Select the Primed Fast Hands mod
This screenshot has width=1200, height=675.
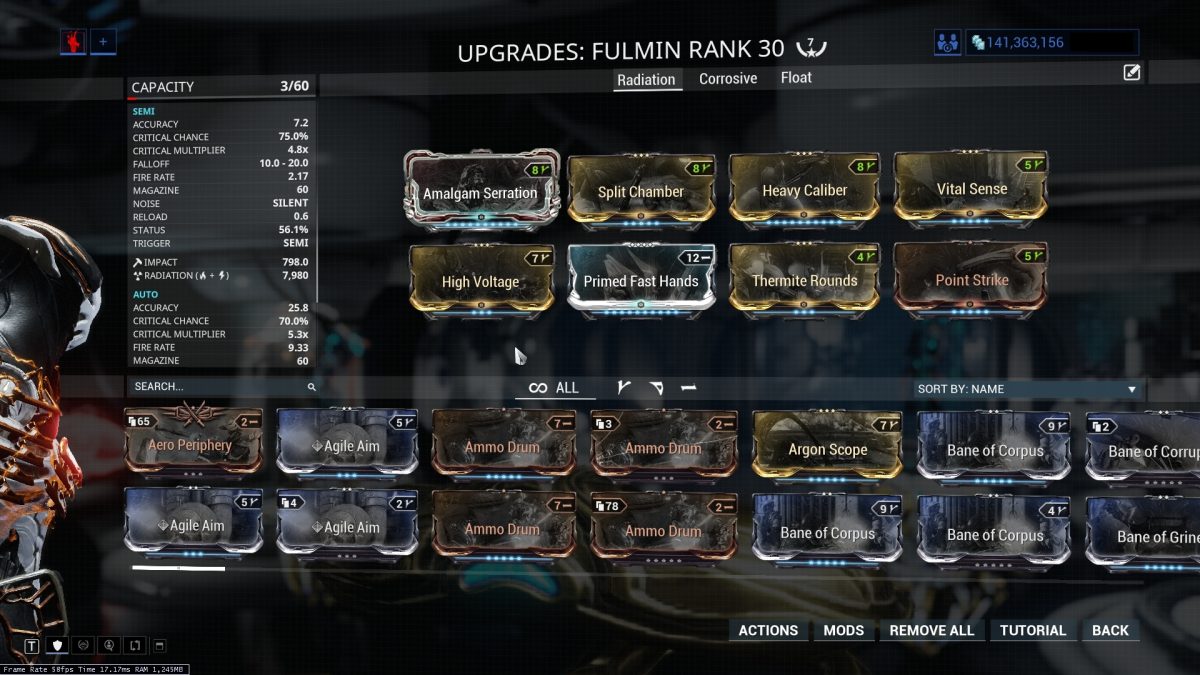pos(641,281)
